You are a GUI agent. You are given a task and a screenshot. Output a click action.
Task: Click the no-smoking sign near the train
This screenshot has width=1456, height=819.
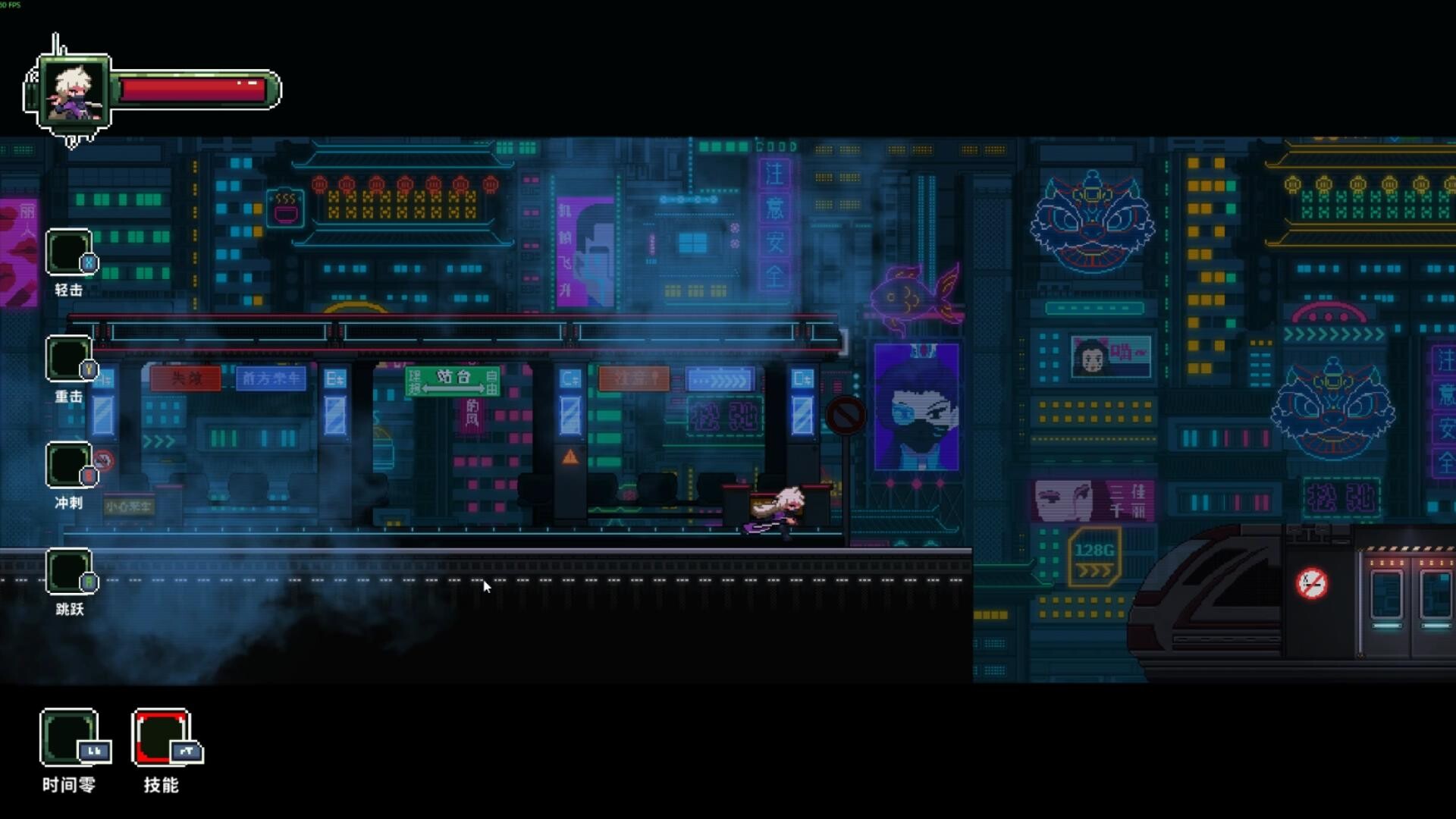1312,584
